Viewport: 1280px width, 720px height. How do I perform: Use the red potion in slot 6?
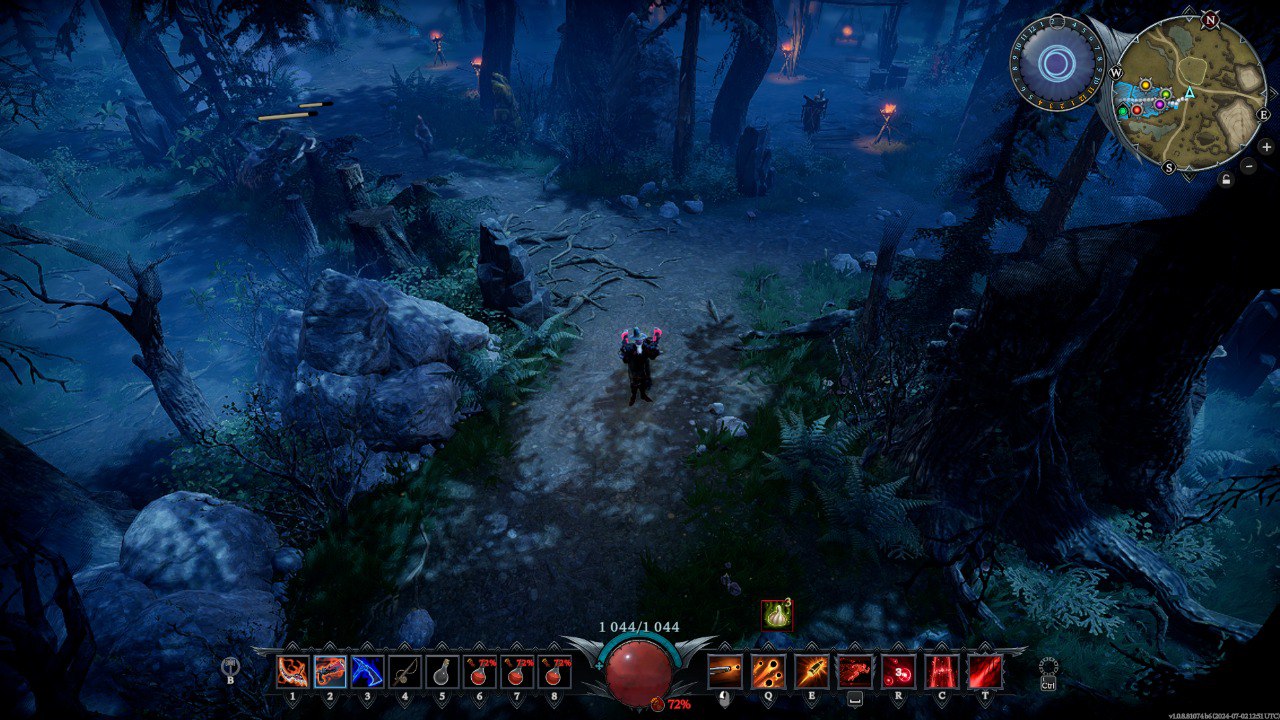(480, 671)
